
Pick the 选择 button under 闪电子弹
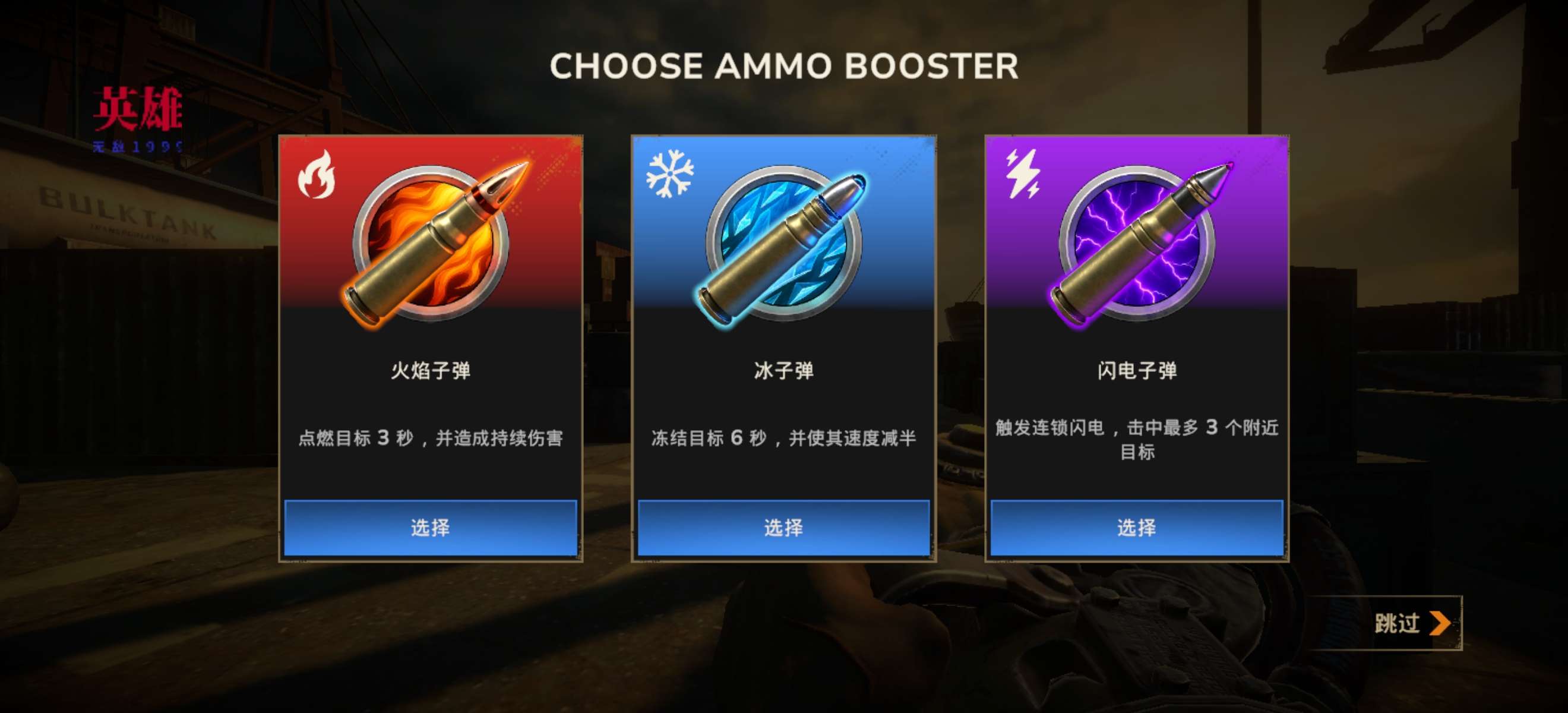click(x=1136, y=527)
